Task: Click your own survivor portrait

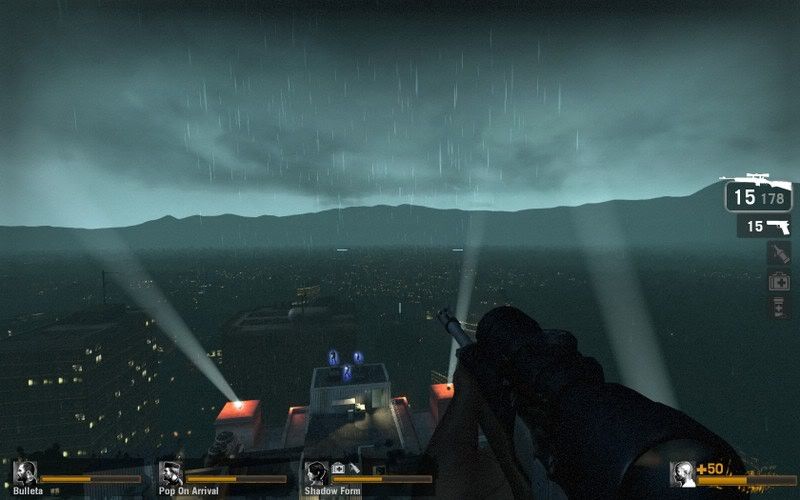Action: pos(683,474)
